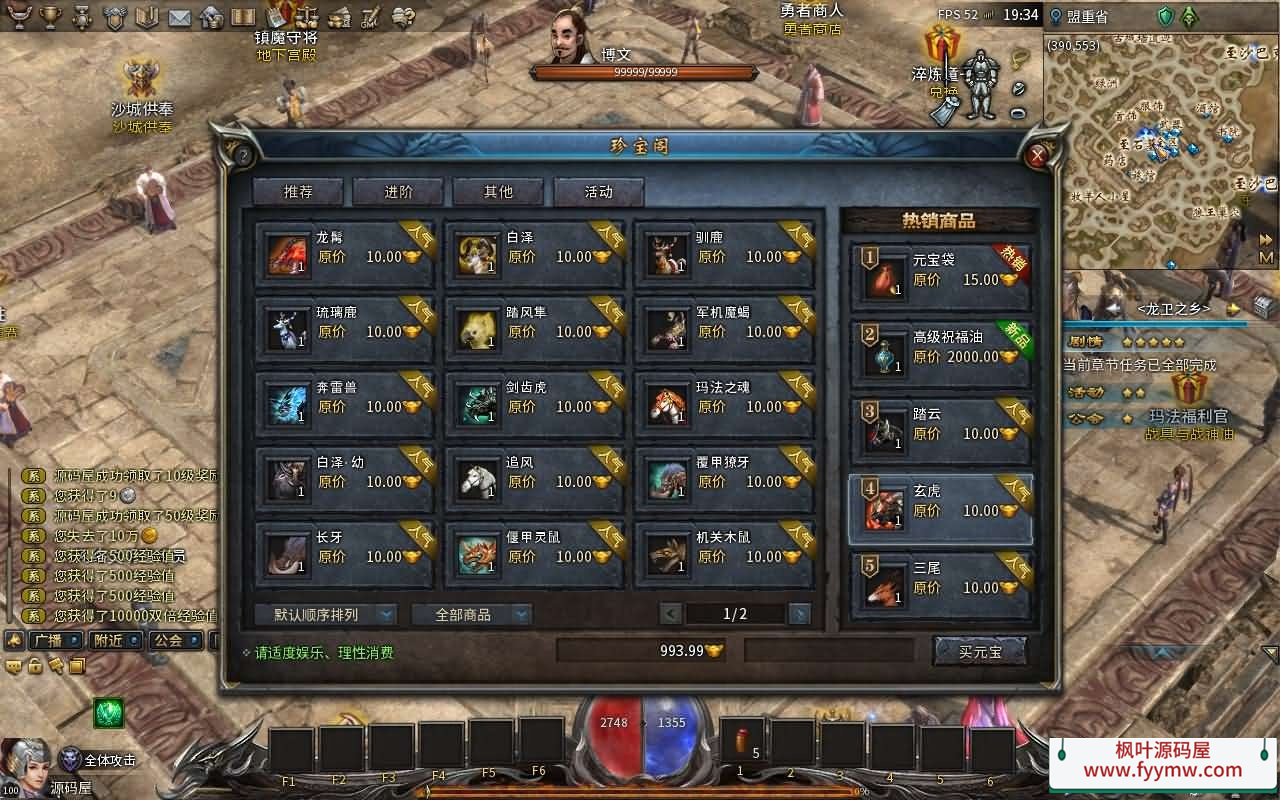Image resolution: width=1280 pixels, height=800 pixels.
Task: Select the 剑齿虎 mount item
Action: 534,405
